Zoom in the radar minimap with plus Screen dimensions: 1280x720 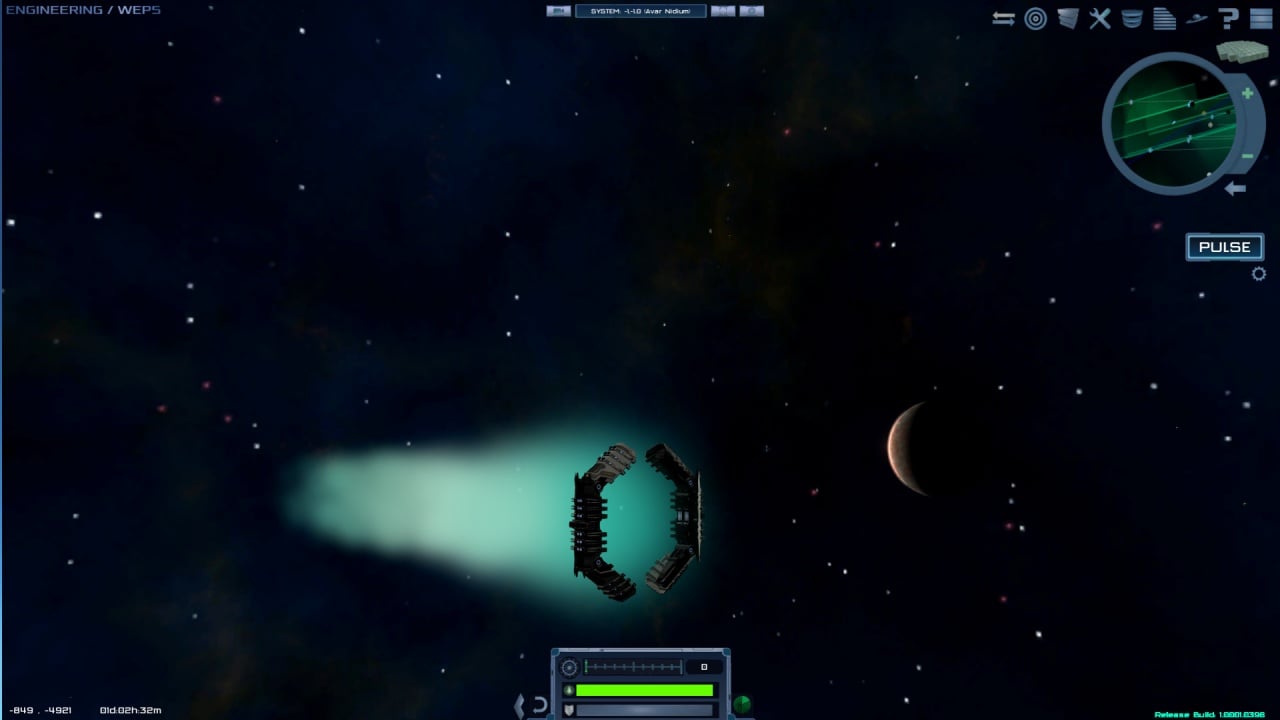(x=1247, y=94)
